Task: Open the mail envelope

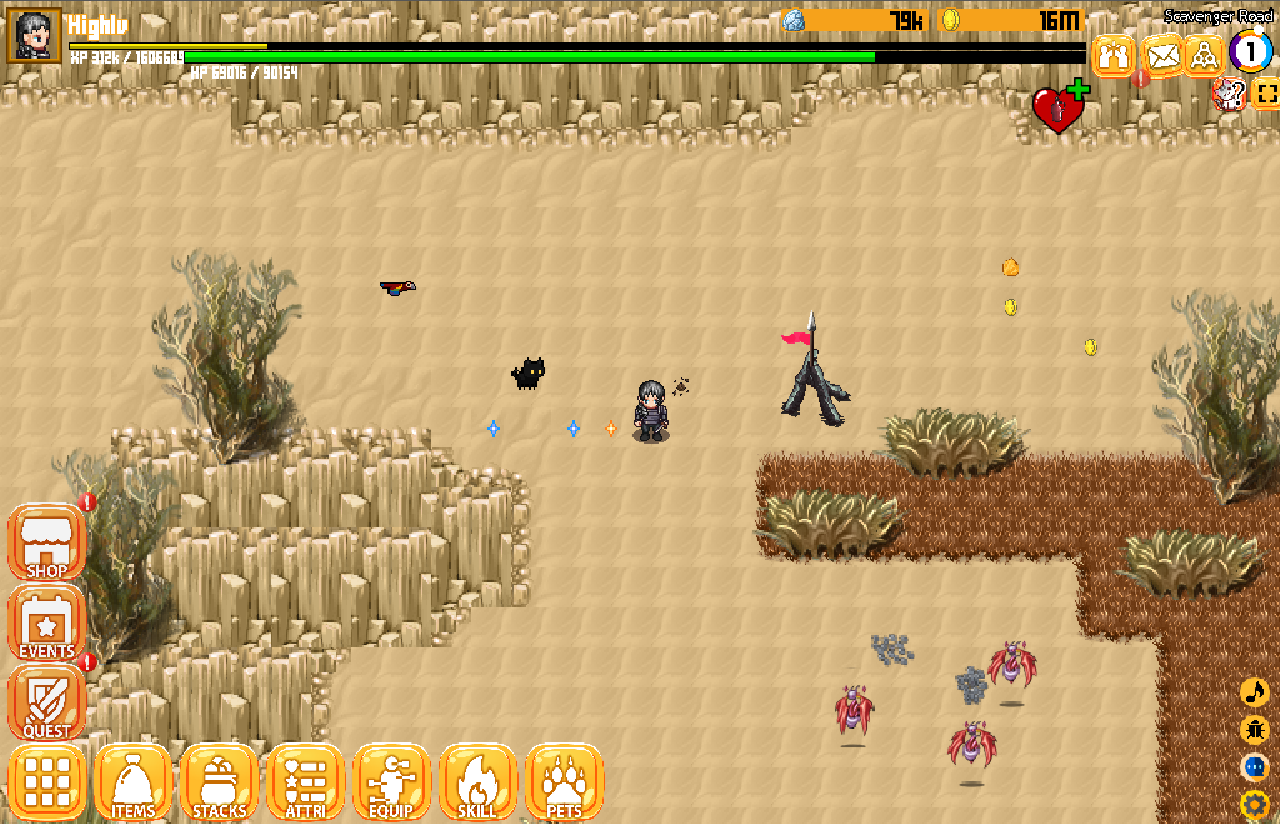Action: [1162, 55]
